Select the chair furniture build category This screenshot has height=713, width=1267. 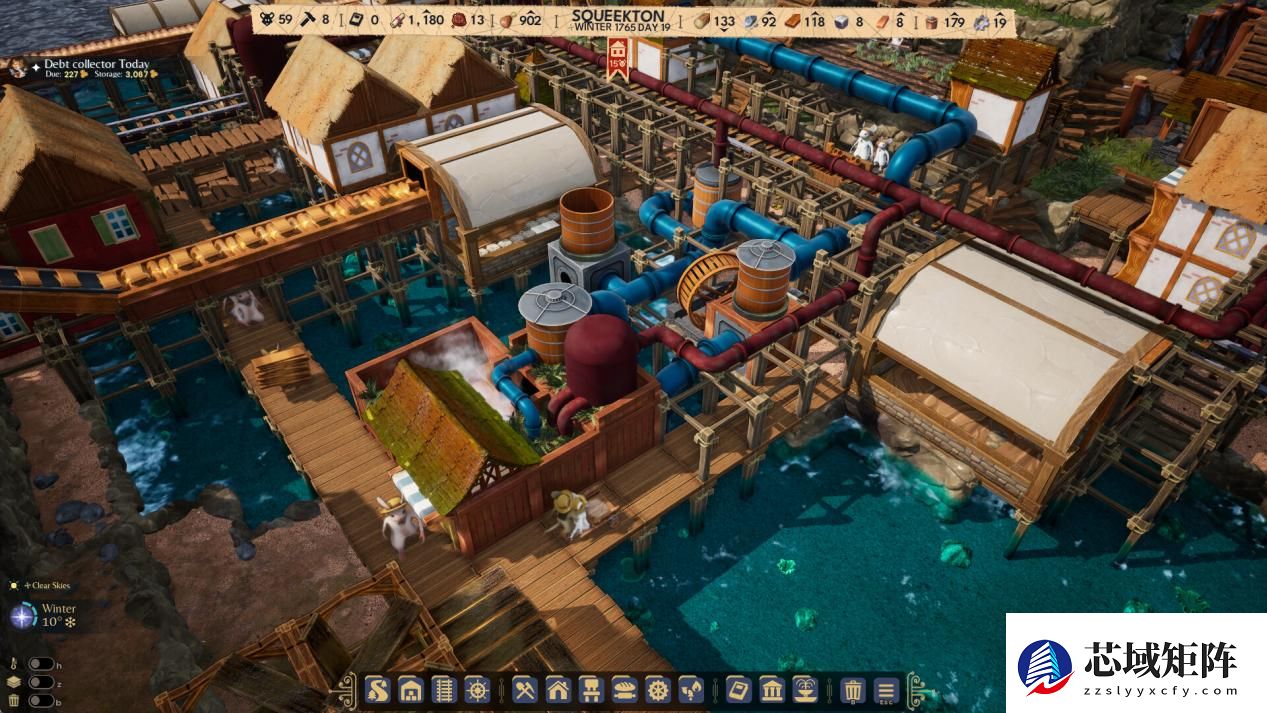591,689
